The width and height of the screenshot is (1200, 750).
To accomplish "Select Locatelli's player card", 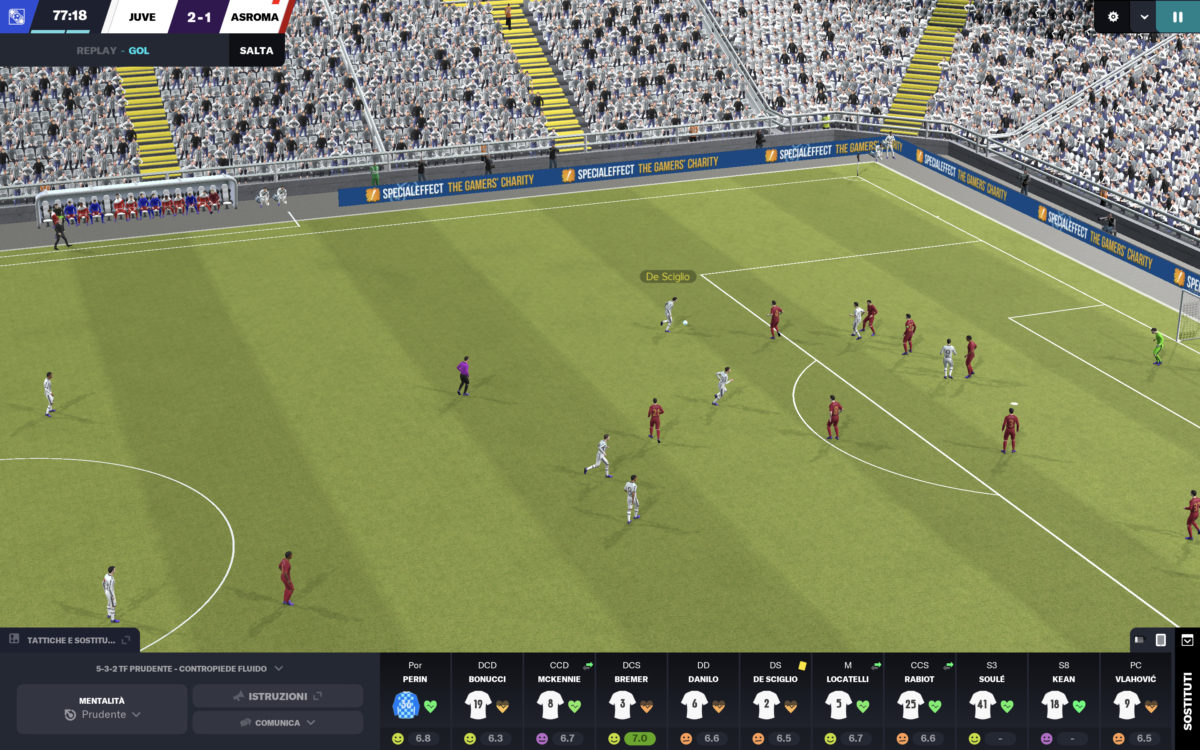I will pos(847,702).
